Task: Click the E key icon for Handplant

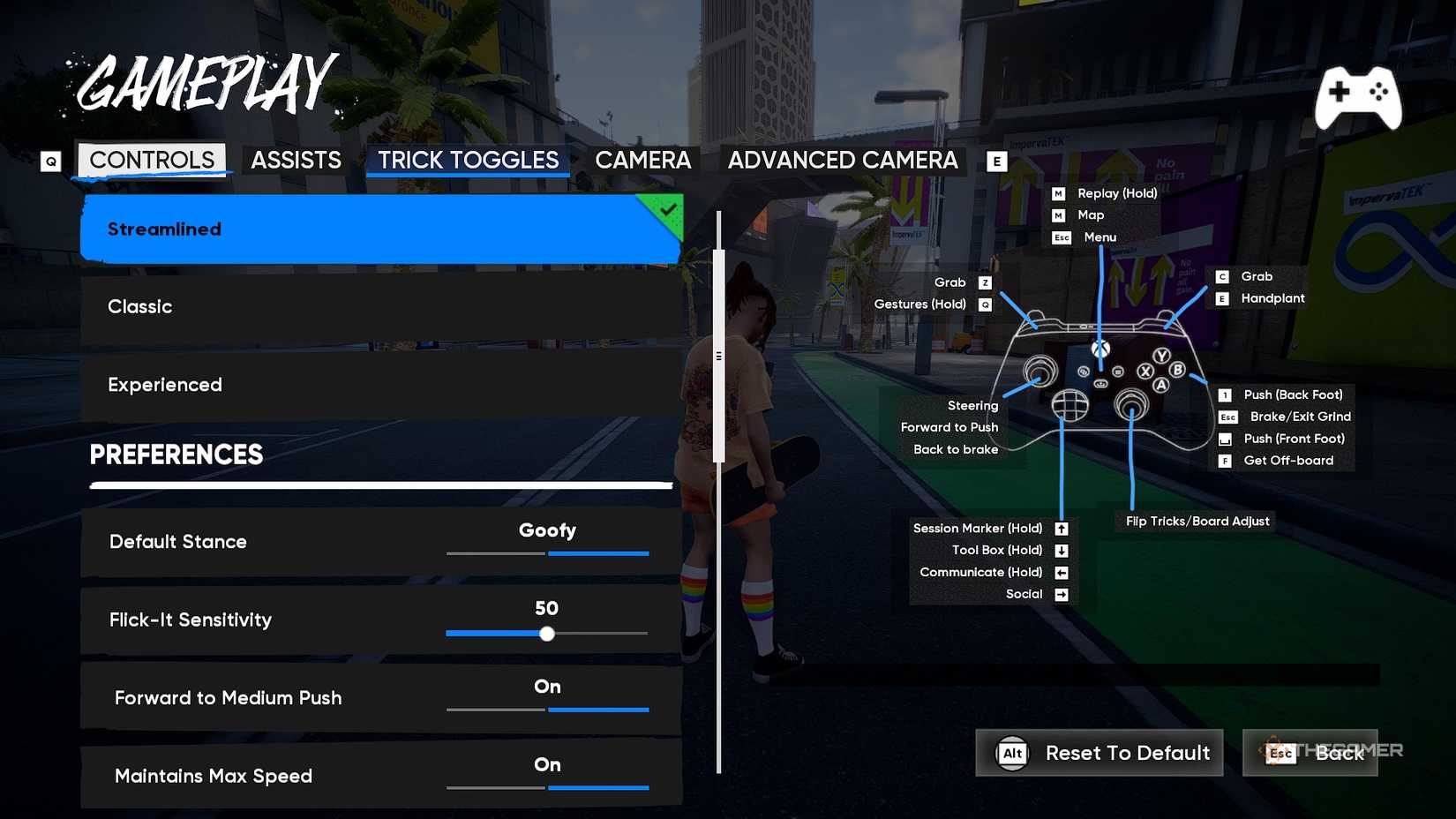Action: pos(1221,298)
